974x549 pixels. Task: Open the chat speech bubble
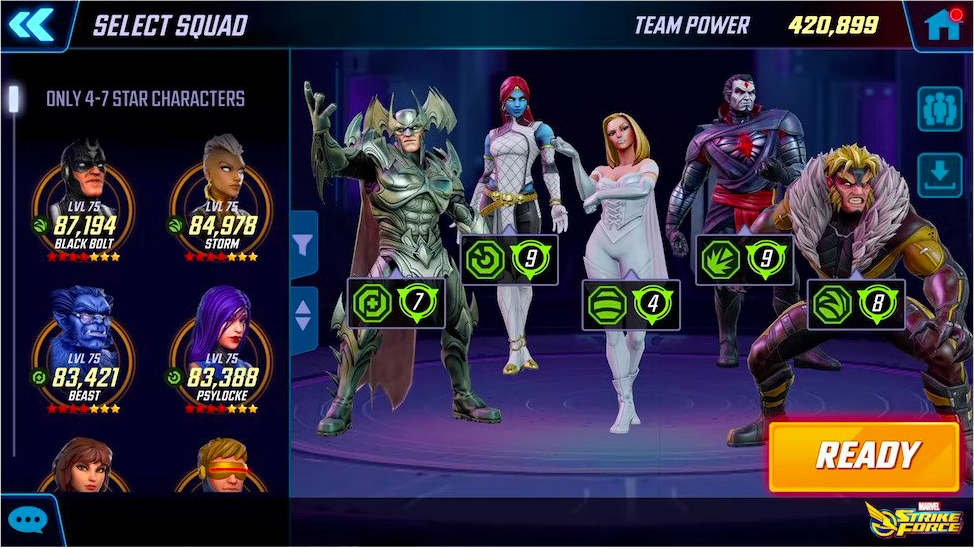pyautogui.click(x=27, y=521)
